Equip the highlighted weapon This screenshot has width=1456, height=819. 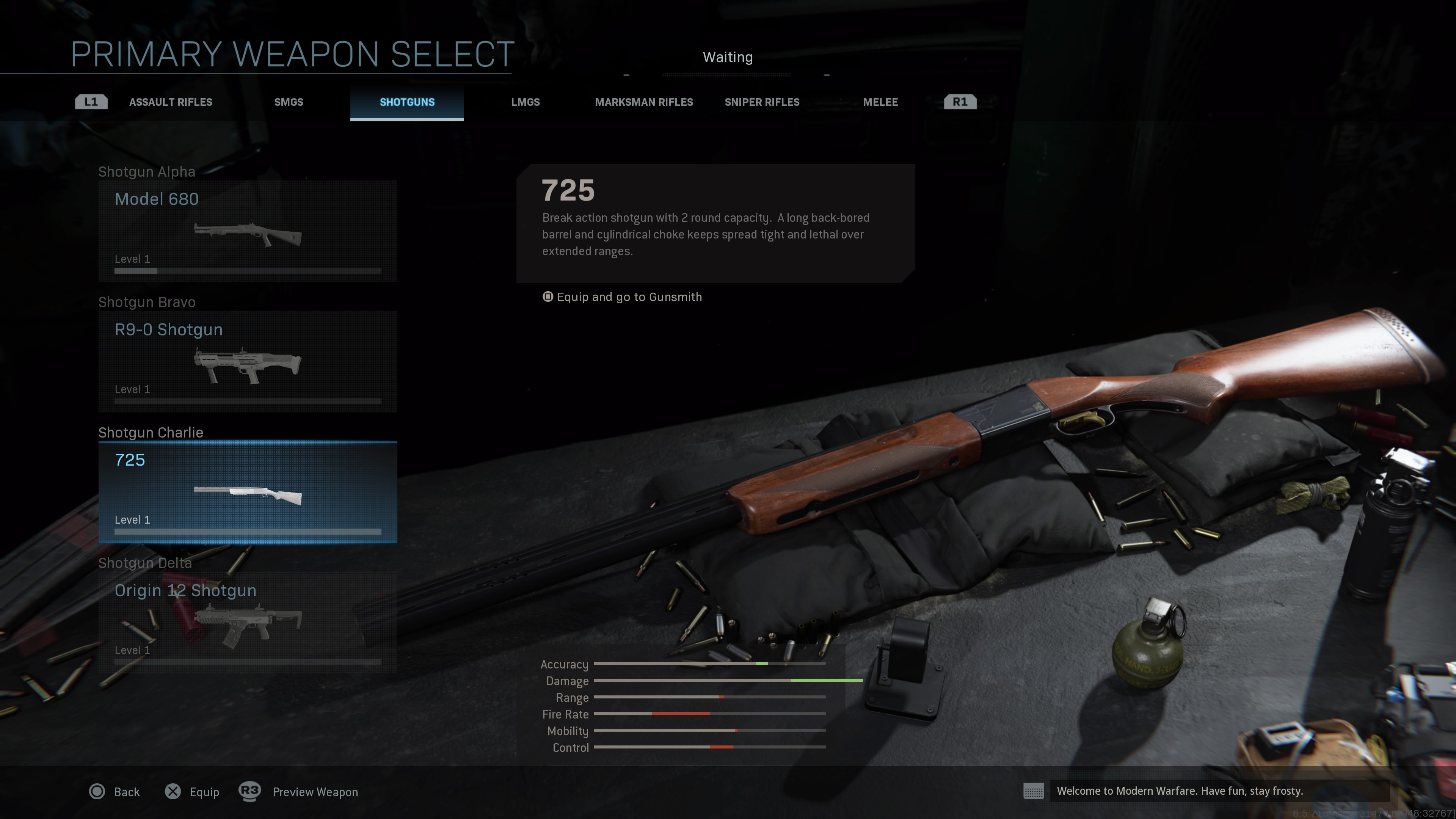[x=192, y=792]
